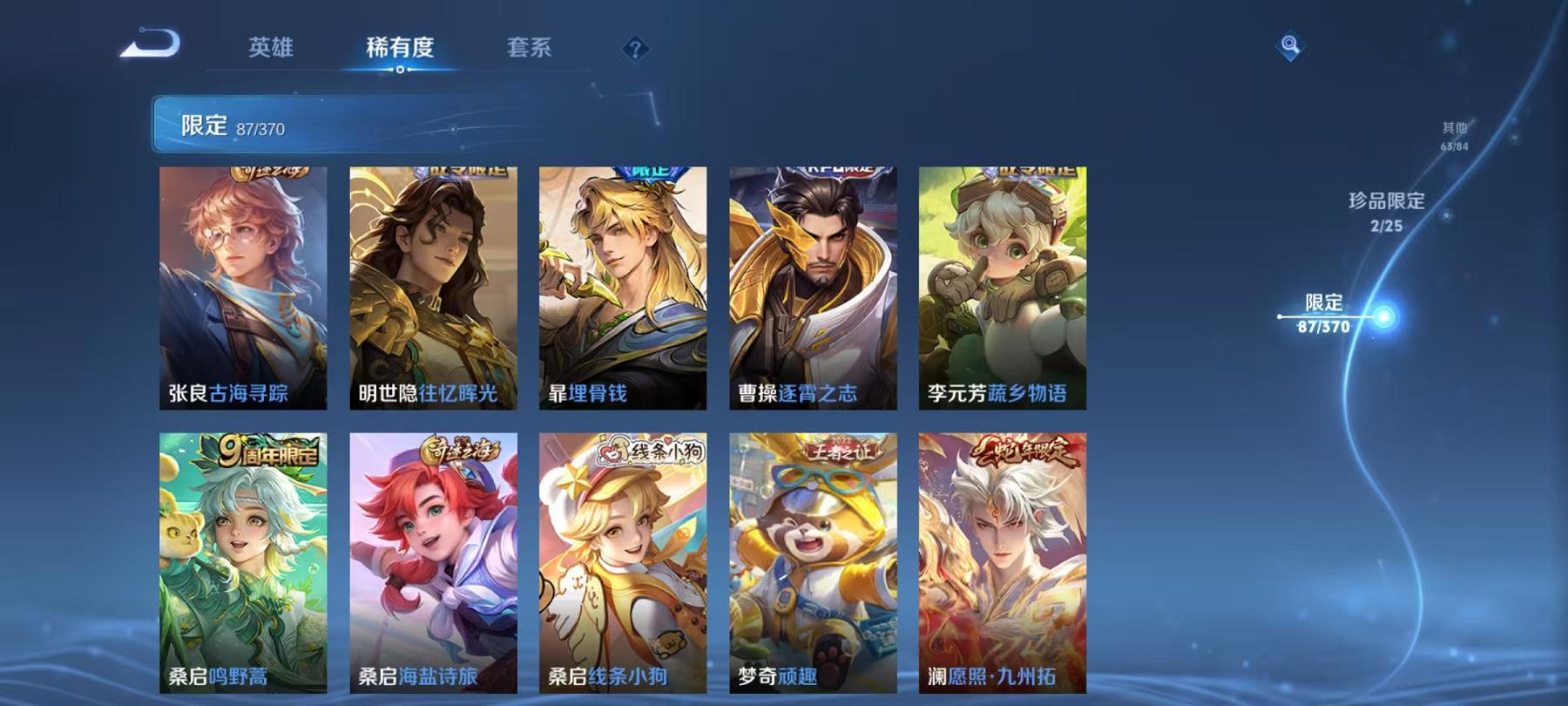
Task: Open the 暃 埋骨钱 skin card
Action: pos(623,288)
